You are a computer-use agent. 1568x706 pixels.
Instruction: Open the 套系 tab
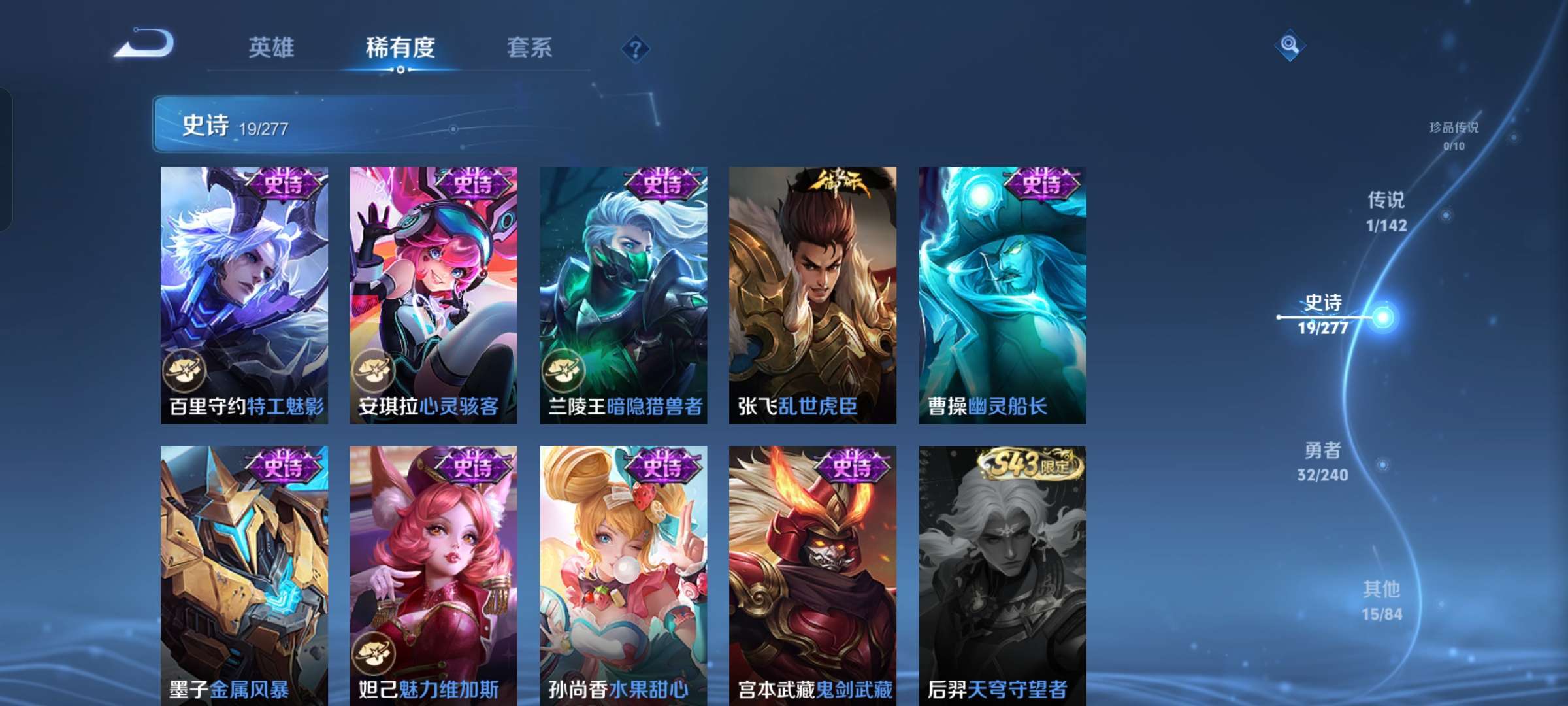(530, 48)
